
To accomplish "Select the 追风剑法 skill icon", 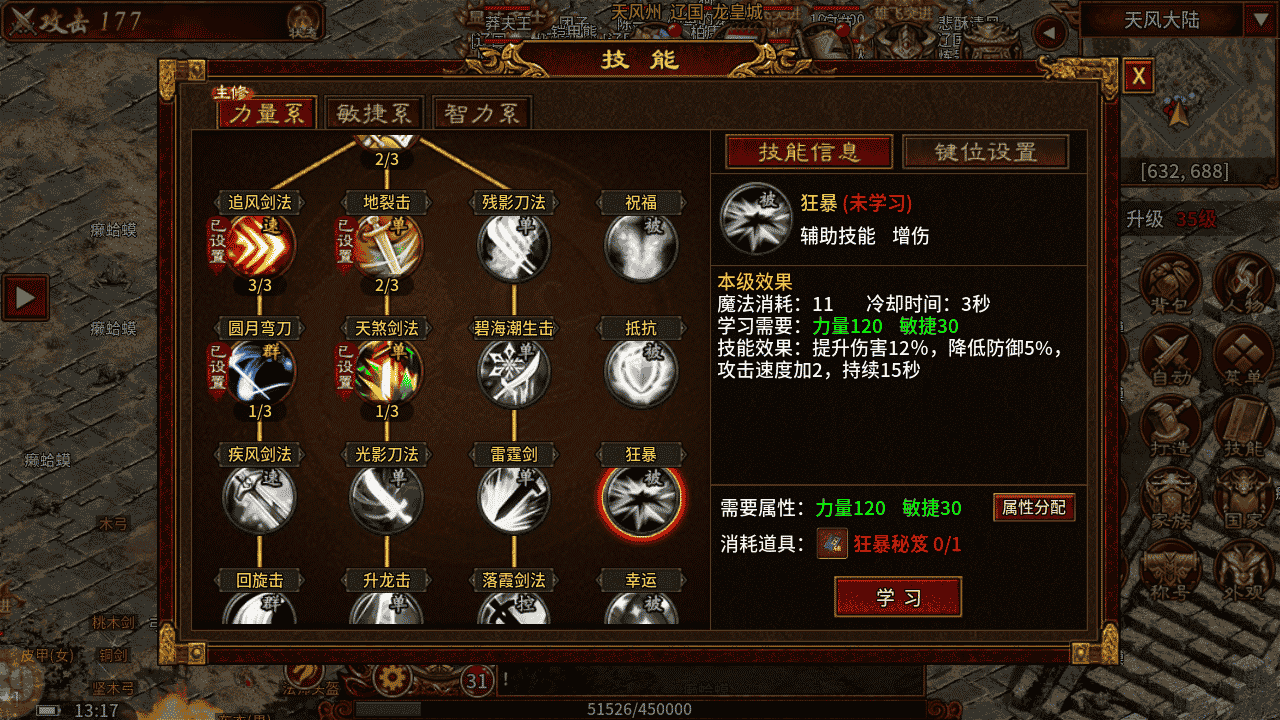I will [x=260, y=246].
